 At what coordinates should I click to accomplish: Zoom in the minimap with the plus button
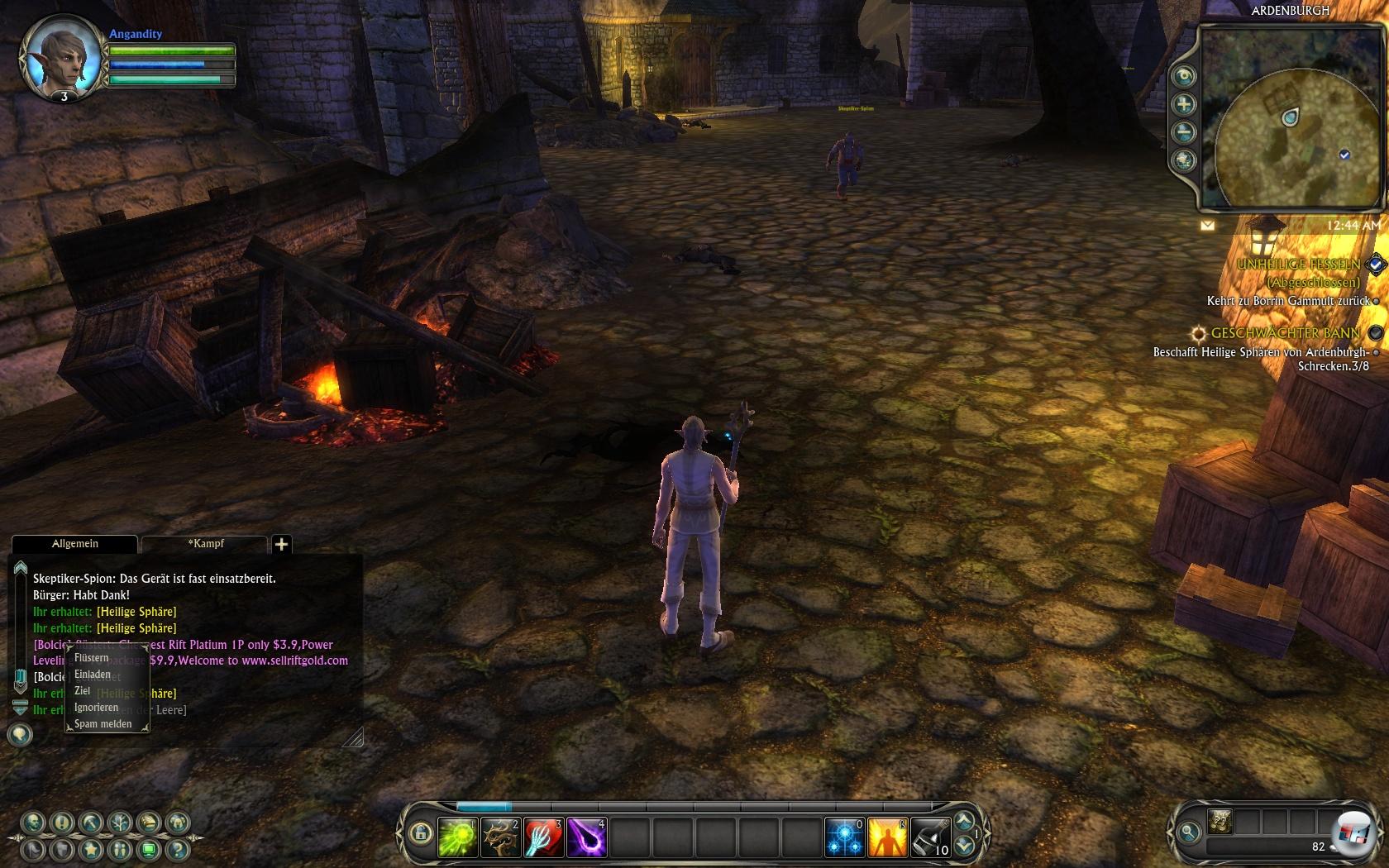pos(1184,104)
